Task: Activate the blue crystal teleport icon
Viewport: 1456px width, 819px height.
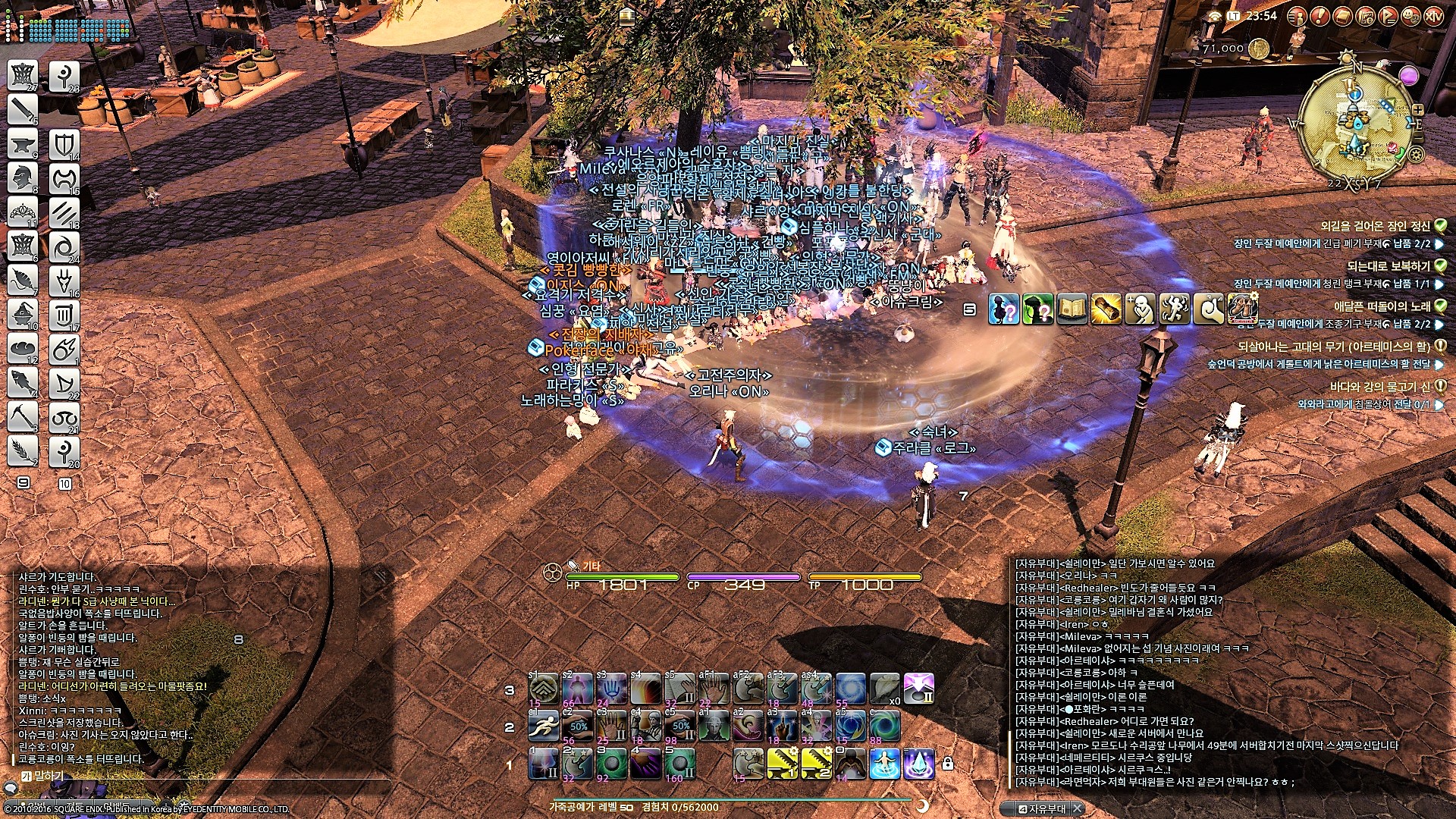Action: [x=918, y=764]
